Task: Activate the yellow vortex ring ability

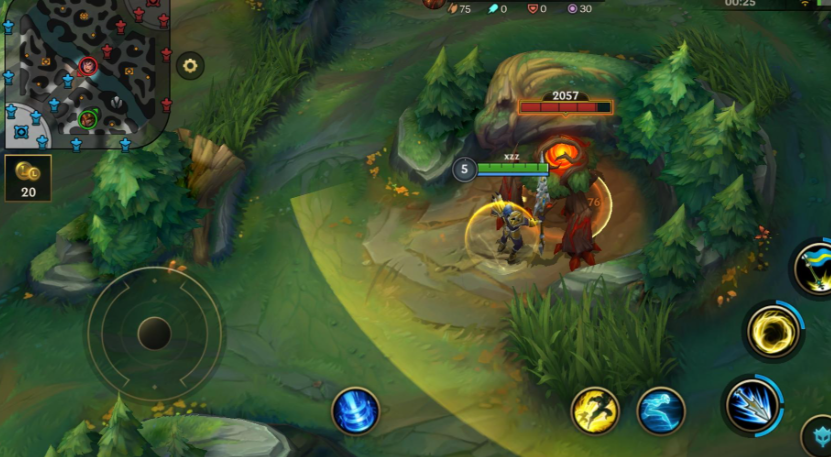Action: click(x=773, y=331)
